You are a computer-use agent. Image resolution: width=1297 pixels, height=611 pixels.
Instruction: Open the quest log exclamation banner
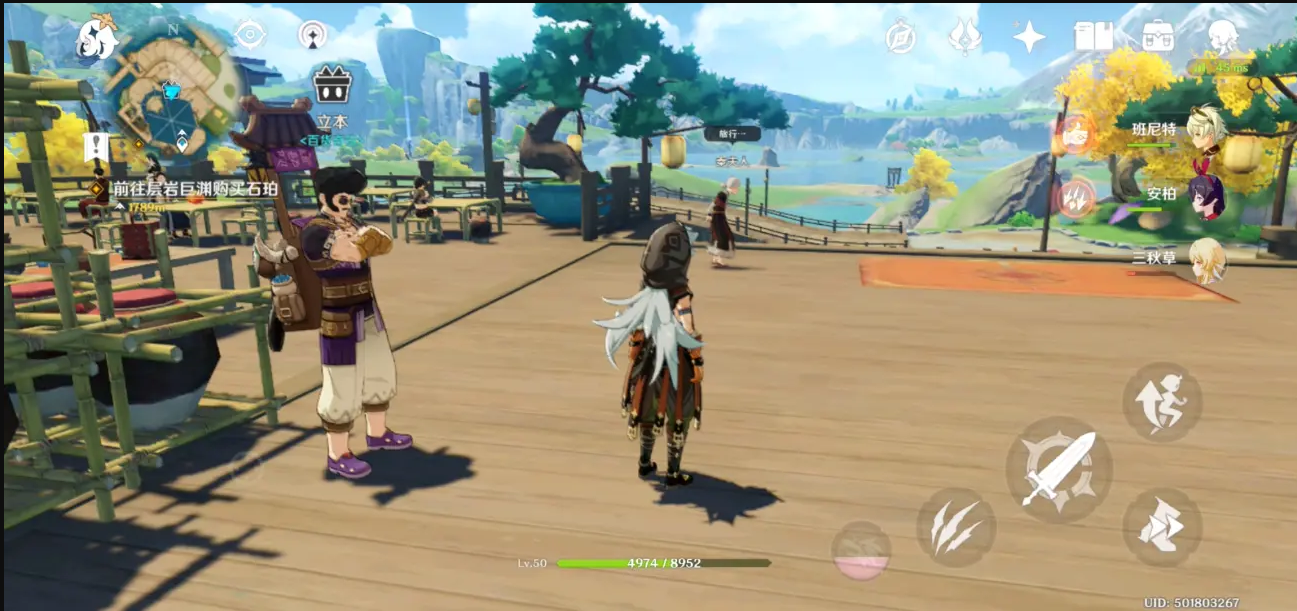[96, 148]
